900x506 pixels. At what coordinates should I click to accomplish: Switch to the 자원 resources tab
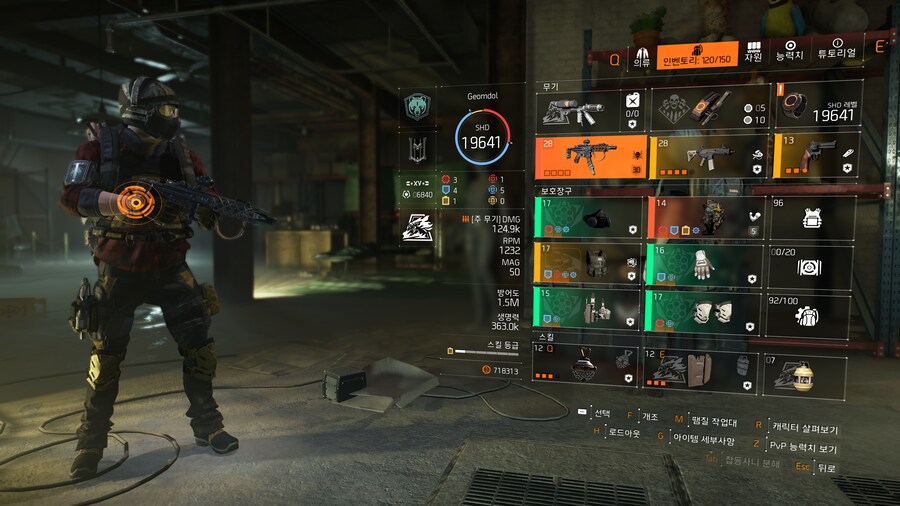[753, 52]
